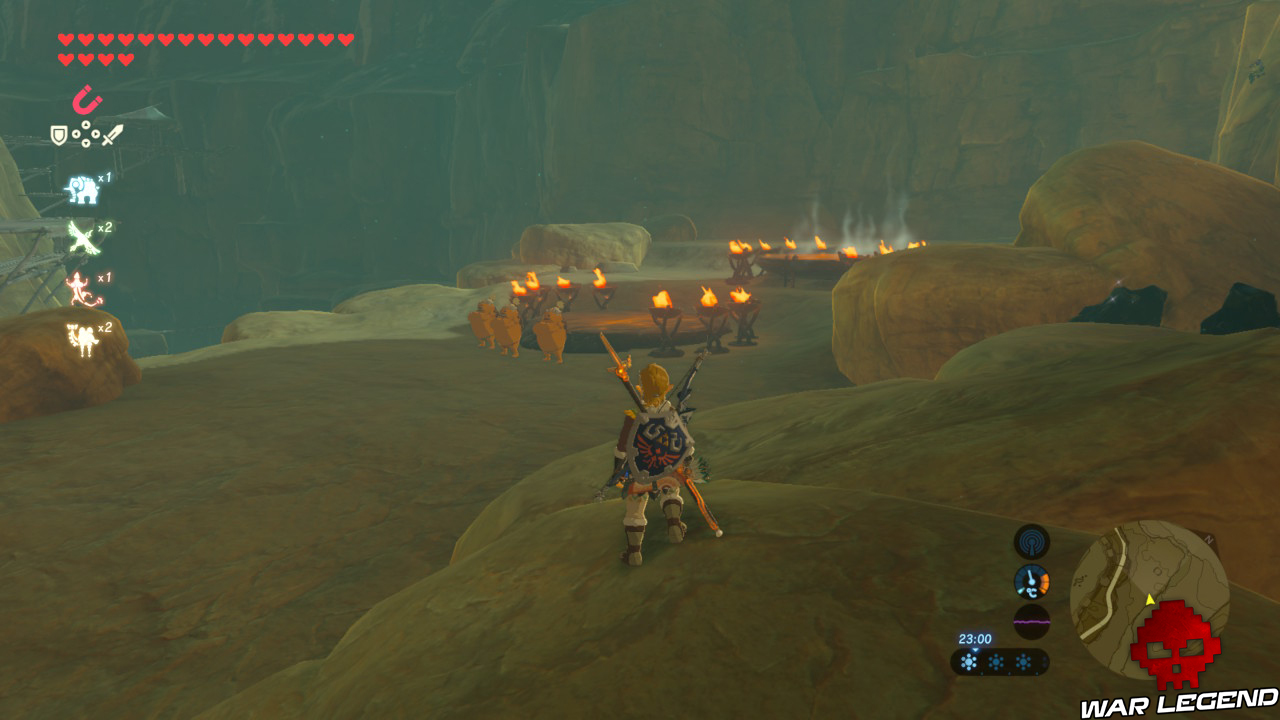The width and height of the screenshot is (1280, 720).
Task: Click the yellow player arrow on minimap
Action: point(1150,599)
